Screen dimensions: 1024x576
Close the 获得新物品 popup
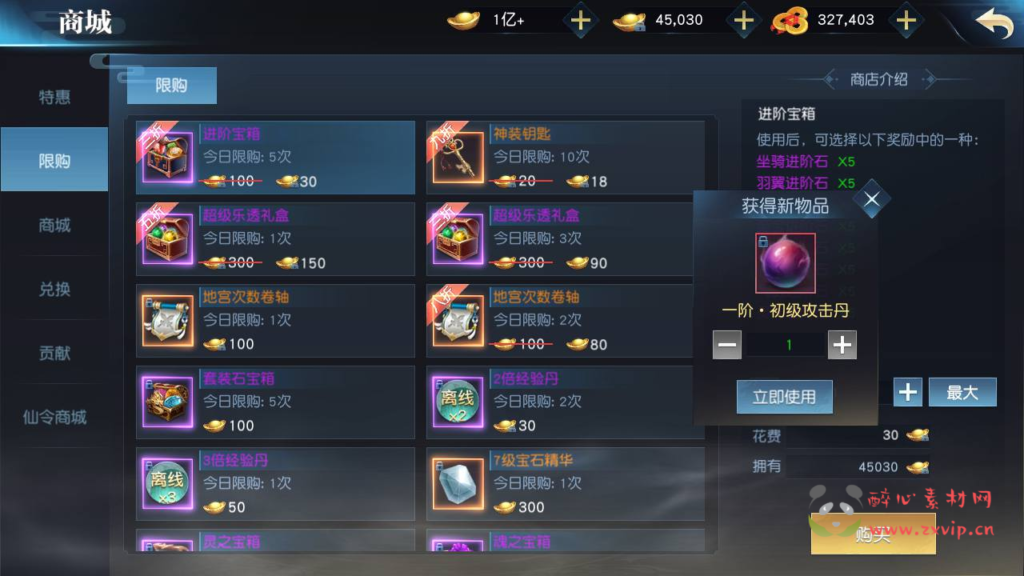pos(871,199)
